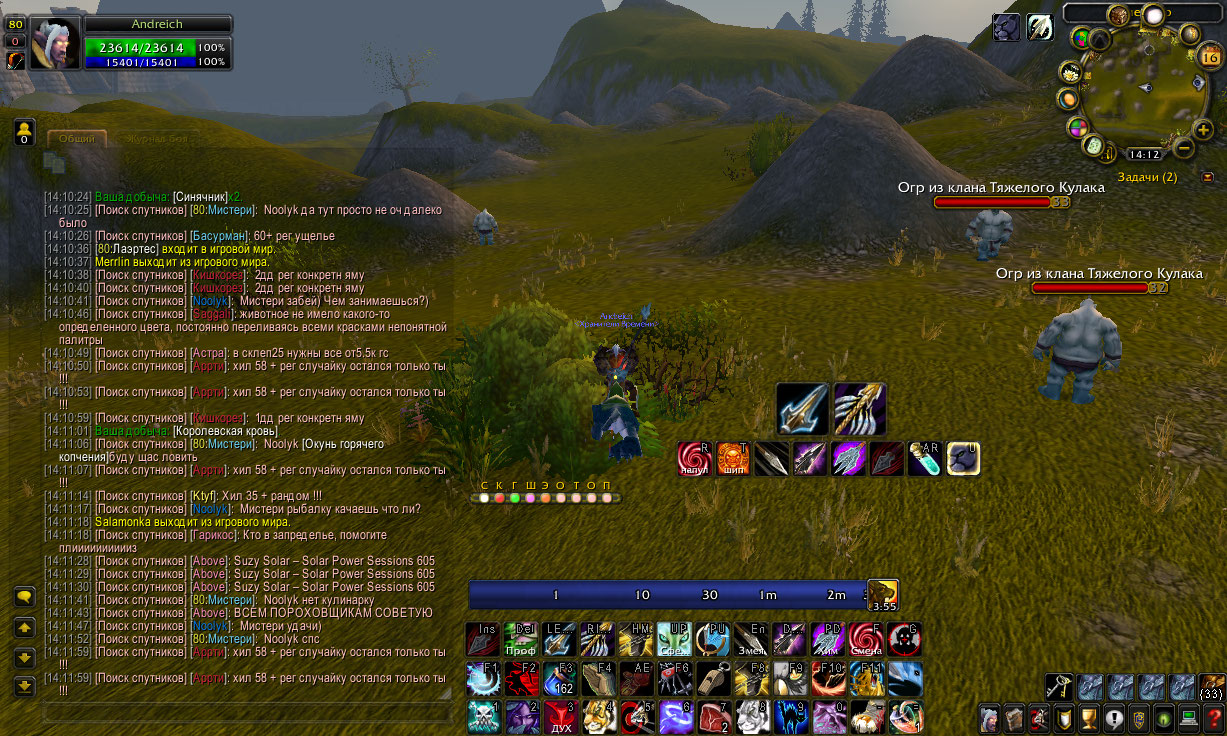Activate the red swirl ability labeled Смена

[x=866, y=639]
